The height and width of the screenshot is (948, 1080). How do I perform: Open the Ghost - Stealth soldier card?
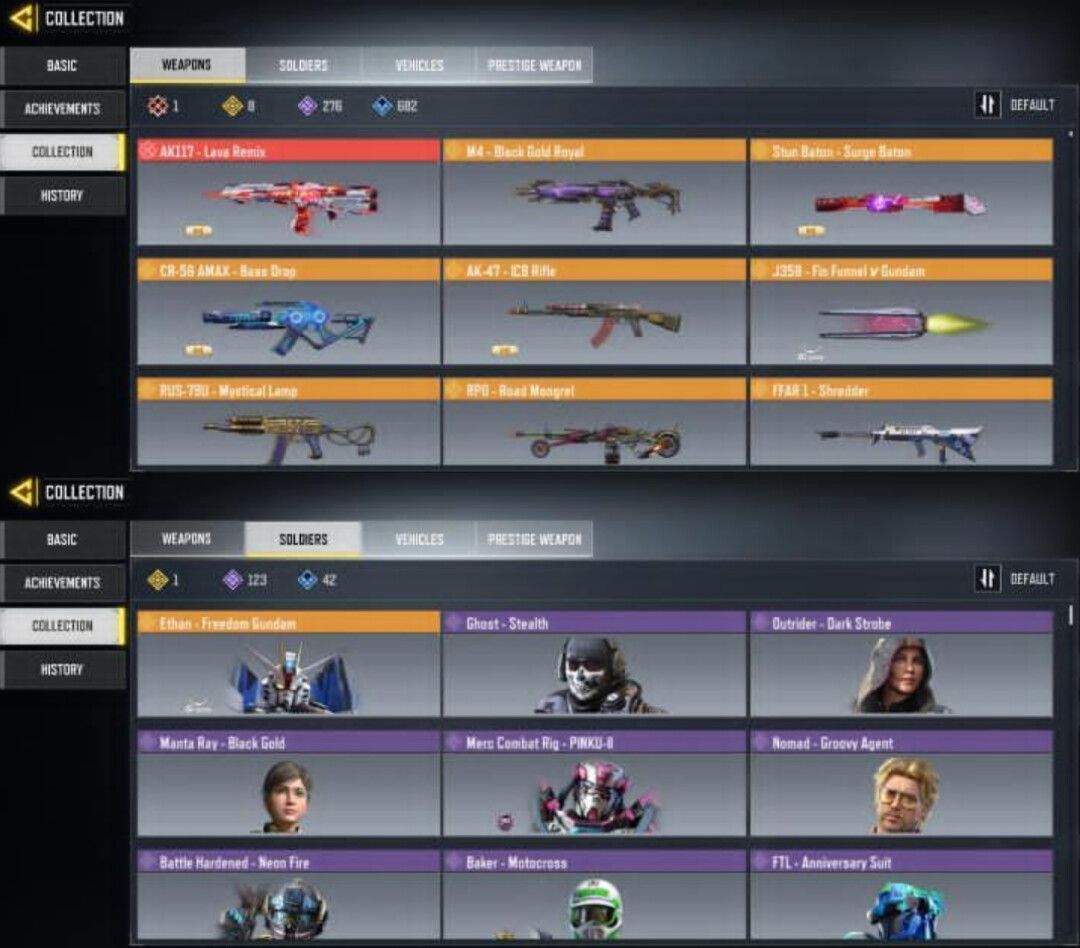coord(594,666)
